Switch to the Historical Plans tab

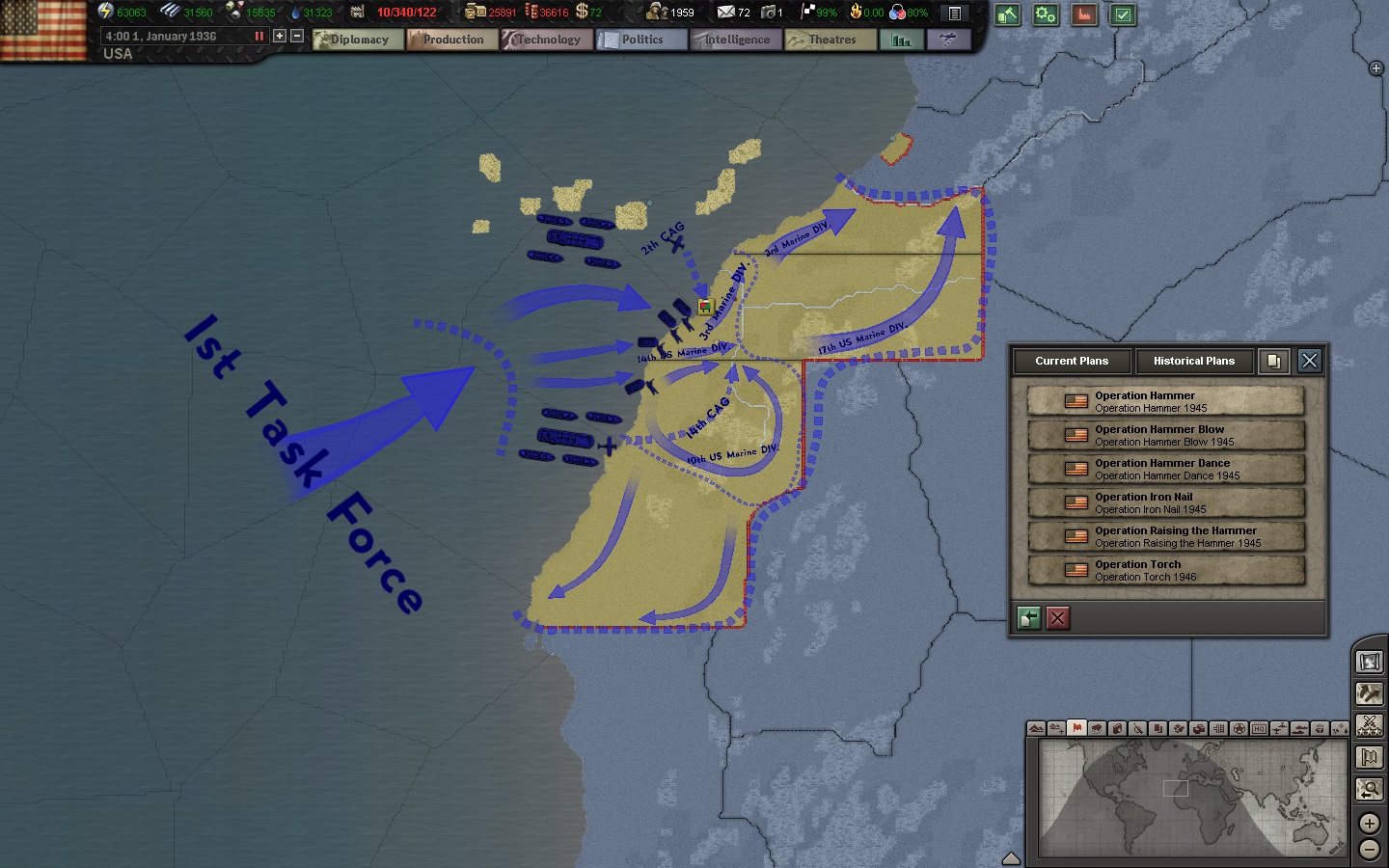pyautogui.click(x=1195, y=362)
